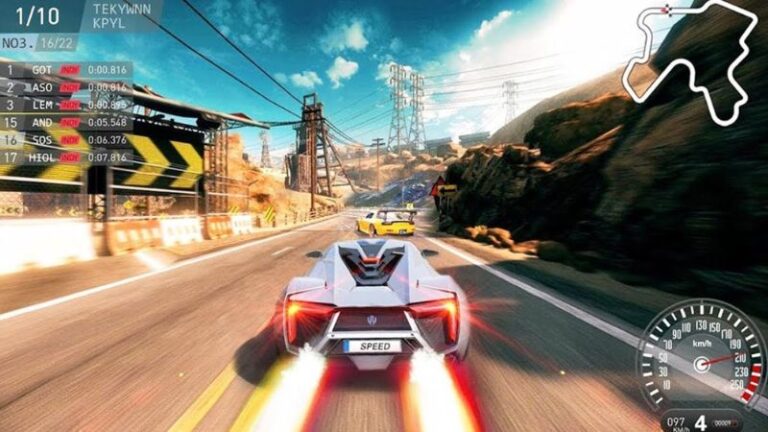Pick the AND racer row in standings
Image resolution: width=768 pixels, height=432 pixels.
66,122
